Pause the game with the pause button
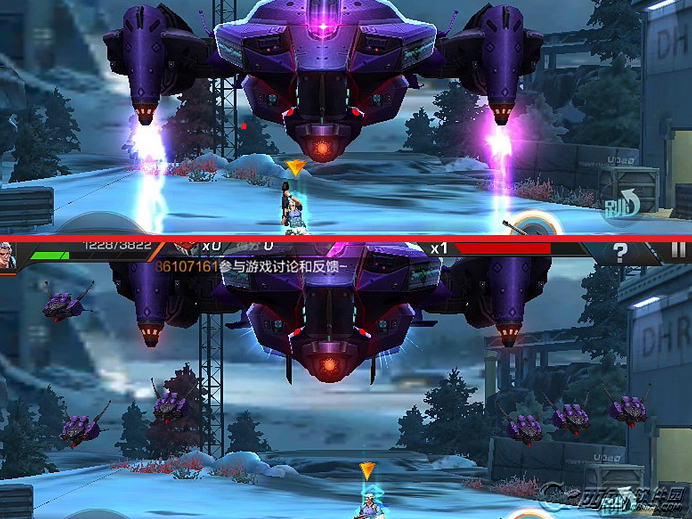692x519 pixels. pyautogui.click(x=679, y=251)
